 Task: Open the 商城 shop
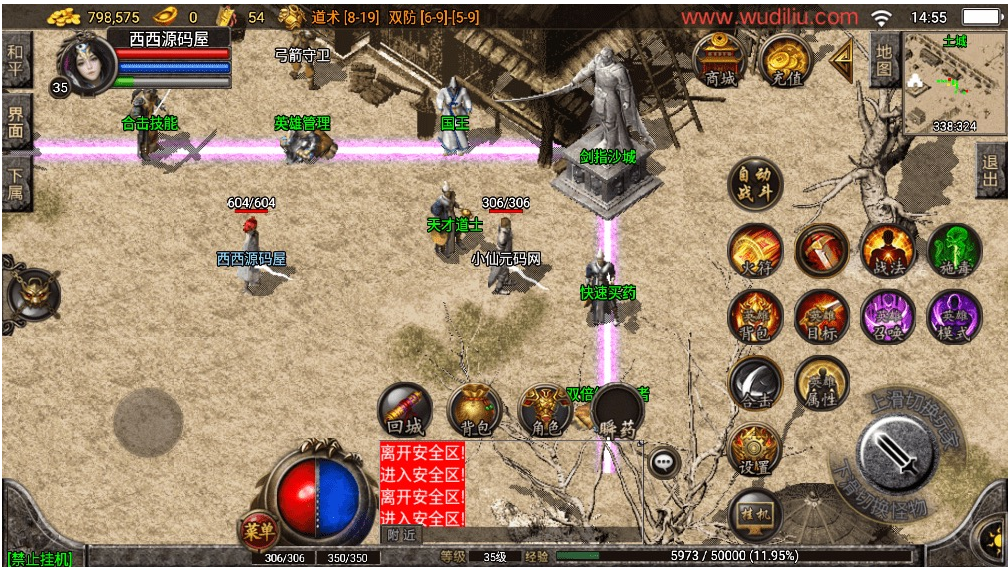coord(719,61)
